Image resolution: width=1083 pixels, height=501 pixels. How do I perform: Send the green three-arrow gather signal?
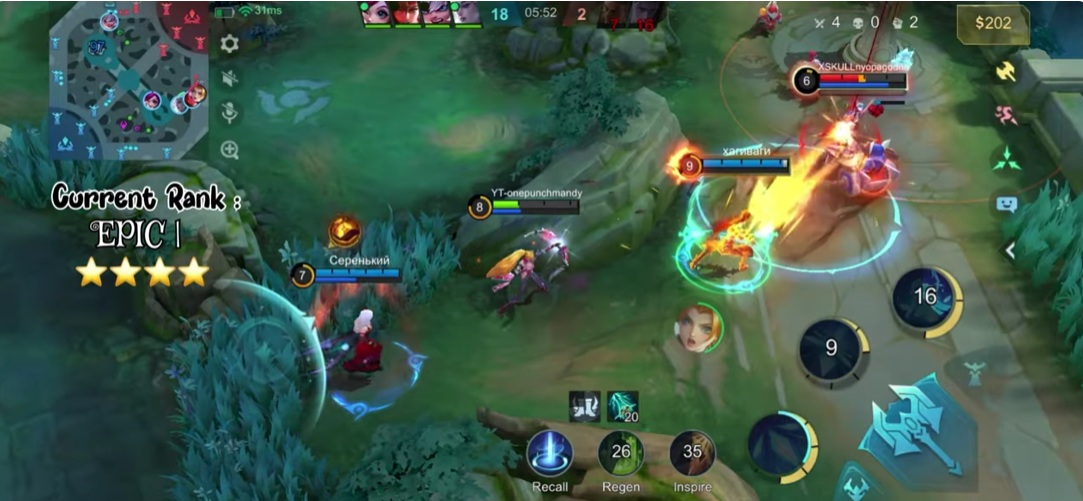pos(1006,159)
